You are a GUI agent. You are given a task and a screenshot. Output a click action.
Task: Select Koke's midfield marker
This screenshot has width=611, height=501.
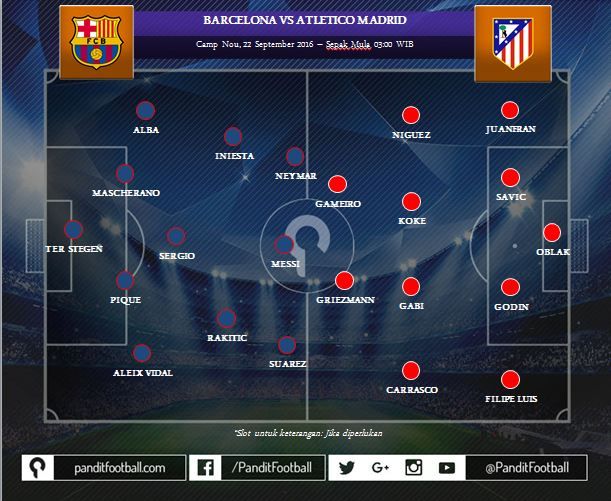pos(411,201)
